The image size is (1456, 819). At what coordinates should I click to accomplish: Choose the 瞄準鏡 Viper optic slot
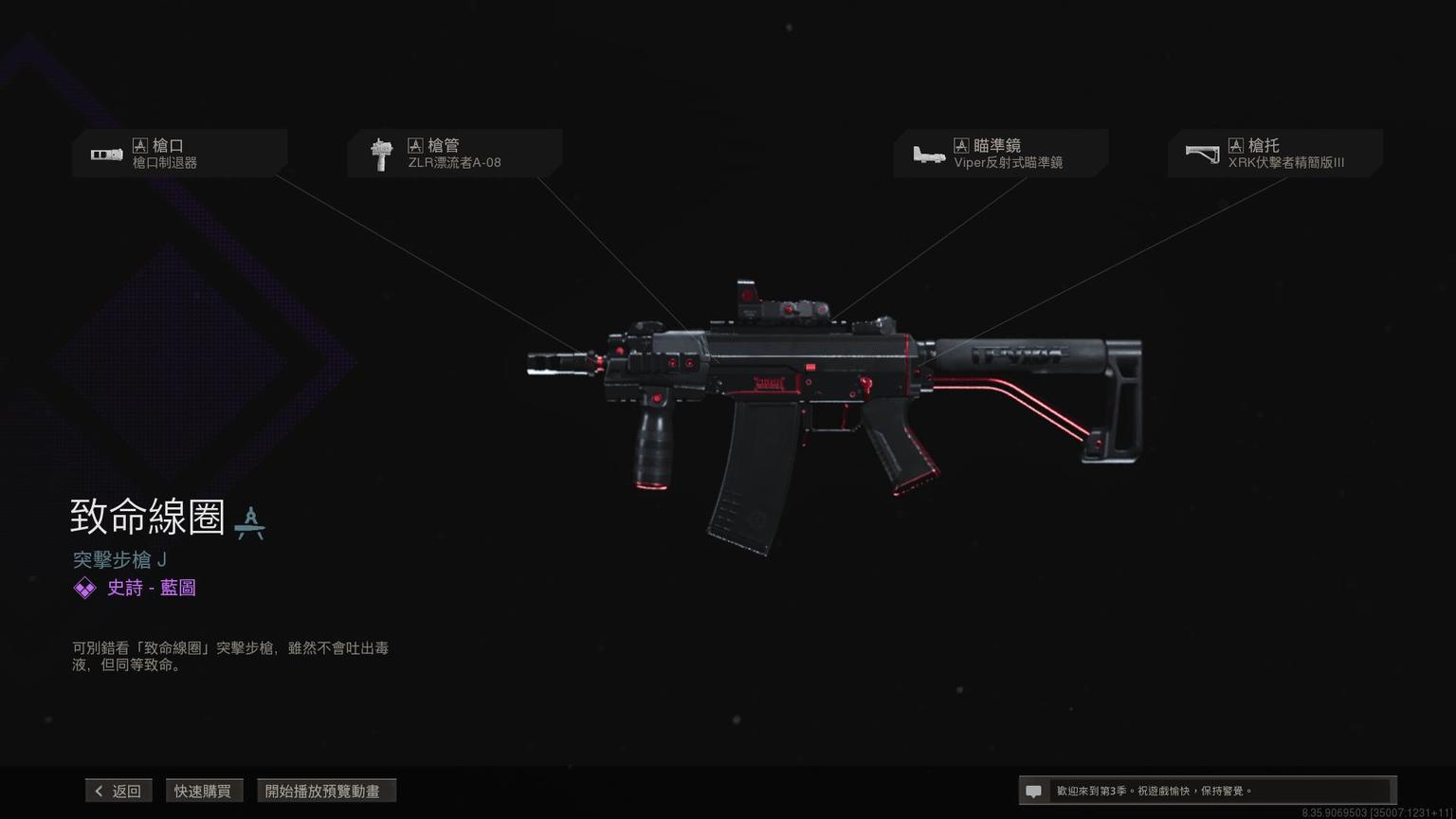1000,154
